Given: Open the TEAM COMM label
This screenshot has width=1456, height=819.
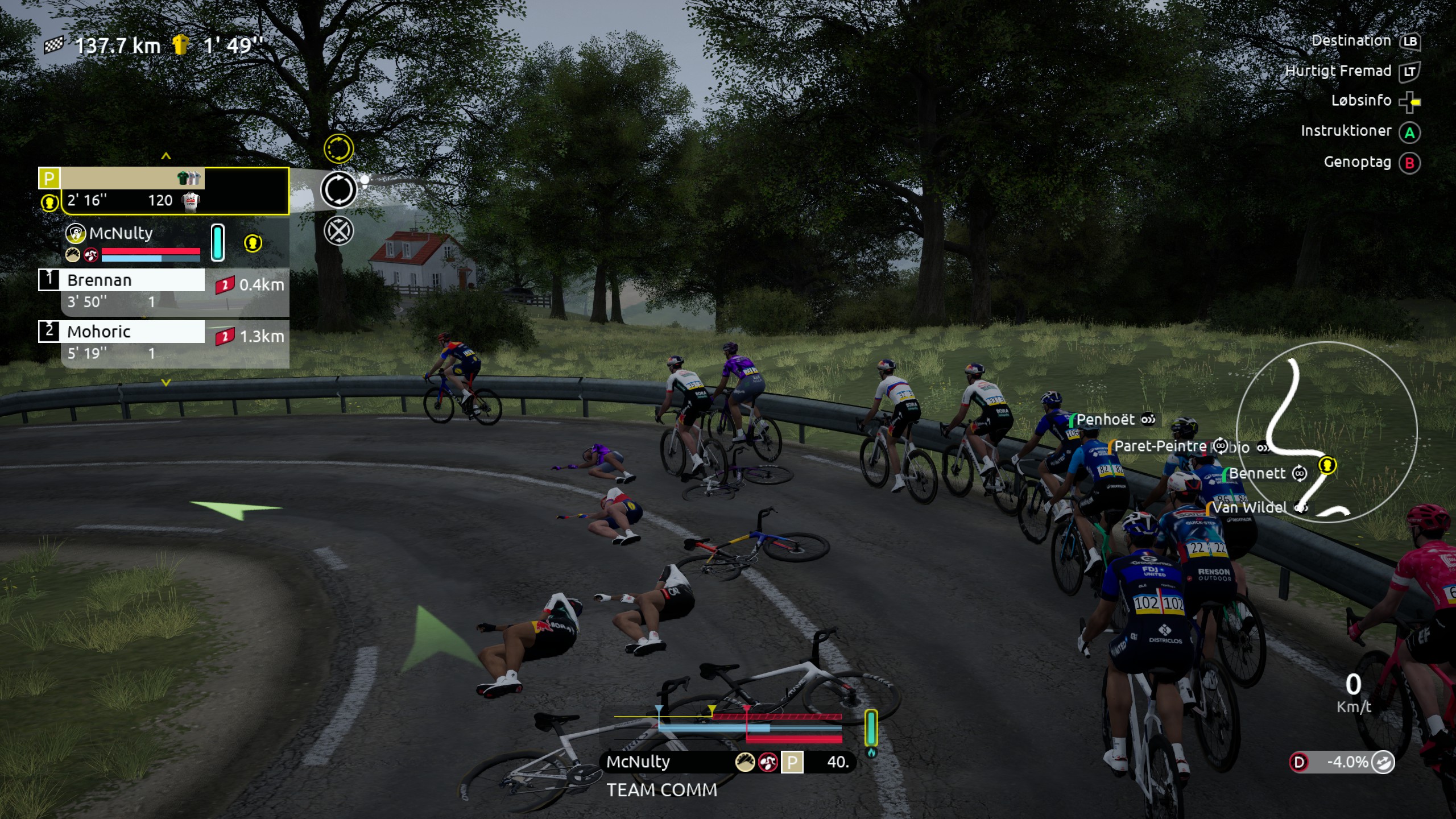Looking at the screenshot, I should [661, 791].
